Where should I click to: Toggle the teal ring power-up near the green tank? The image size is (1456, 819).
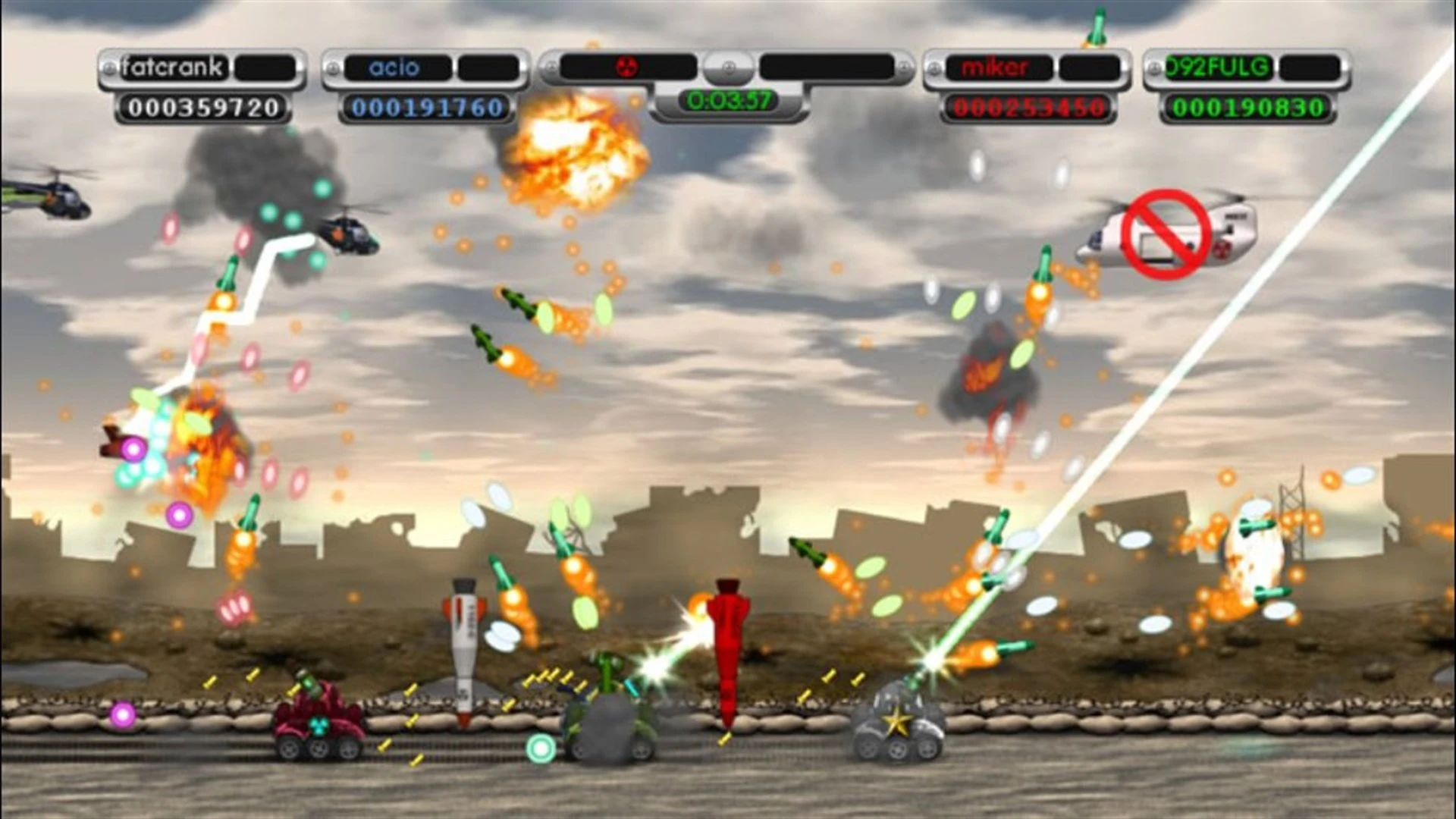540,747
